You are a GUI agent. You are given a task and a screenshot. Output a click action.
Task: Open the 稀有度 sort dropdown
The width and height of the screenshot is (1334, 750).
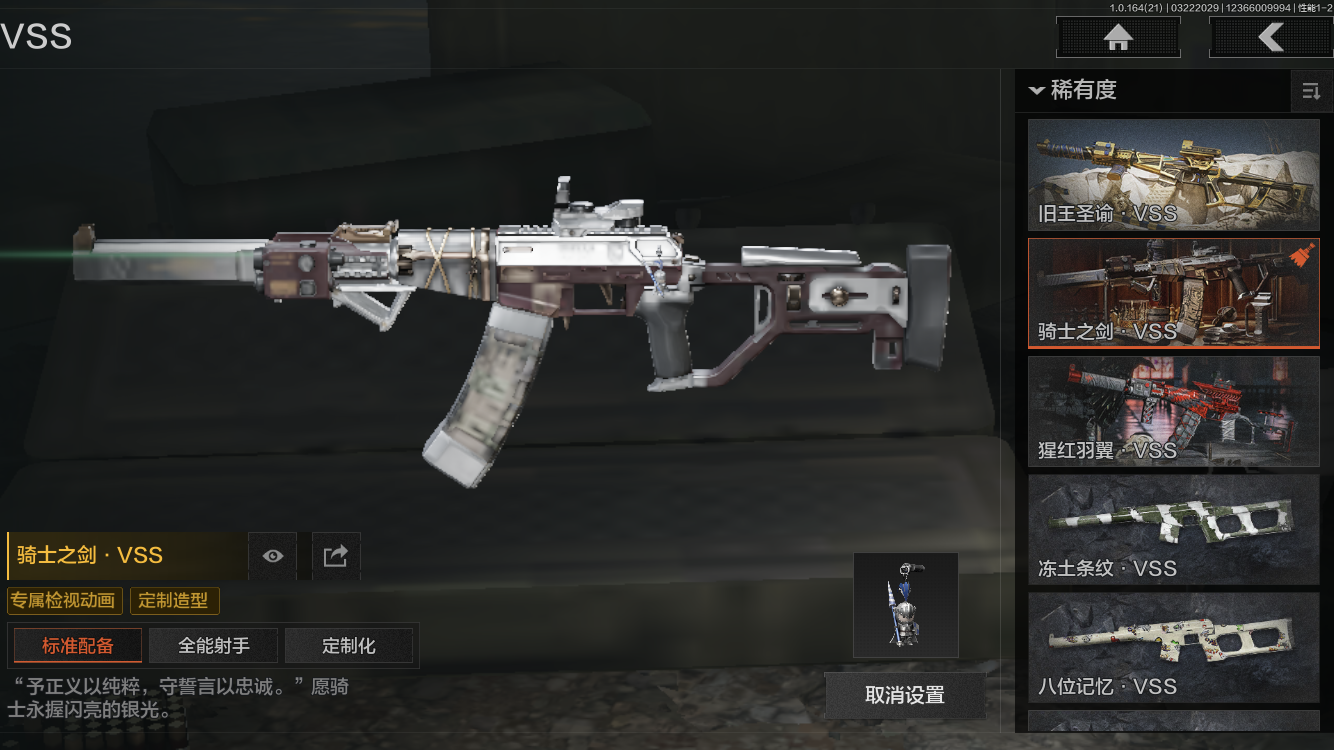(x=1072, y=90)
